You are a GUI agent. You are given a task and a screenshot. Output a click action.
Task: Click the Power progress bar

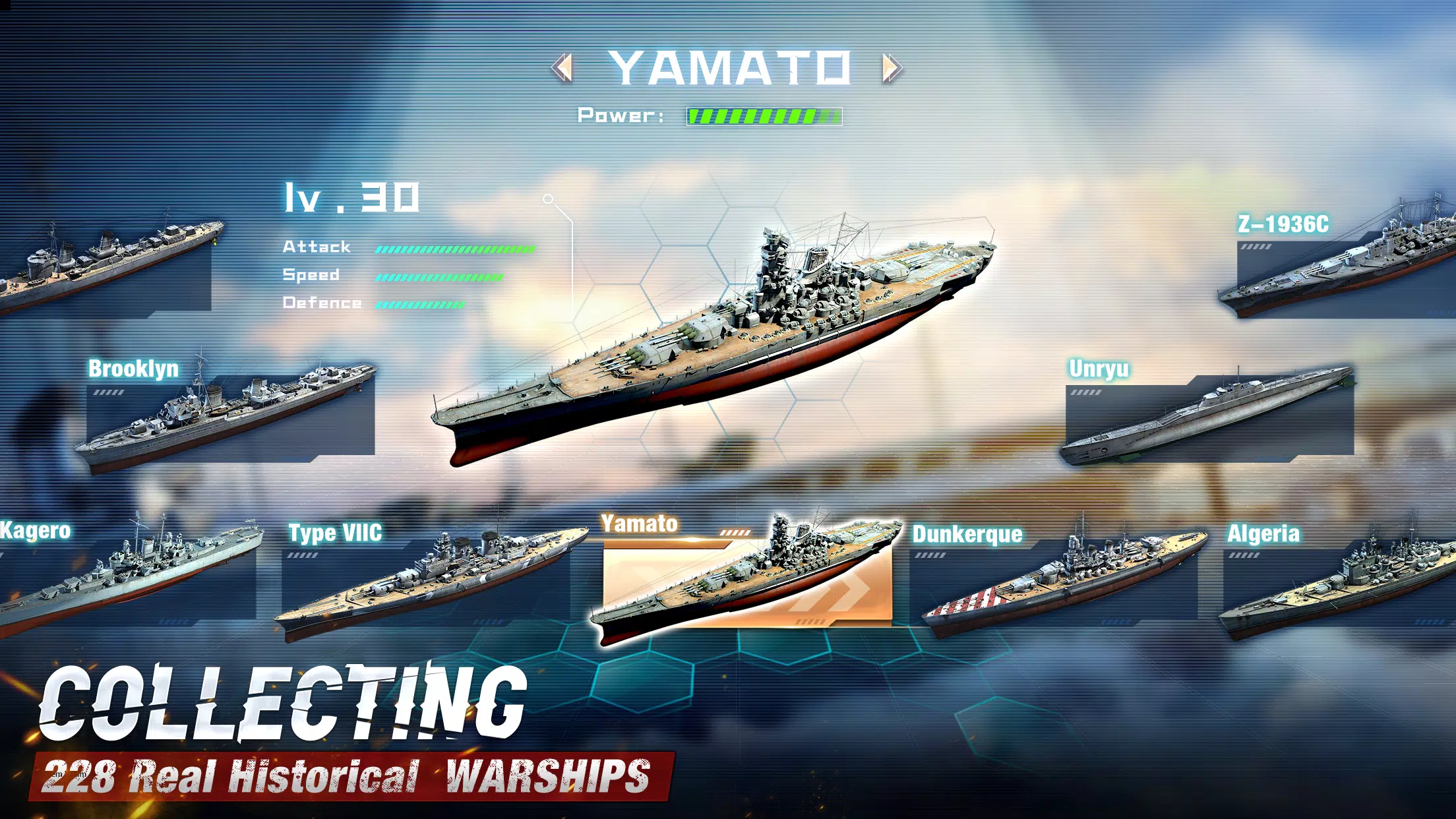764,115
